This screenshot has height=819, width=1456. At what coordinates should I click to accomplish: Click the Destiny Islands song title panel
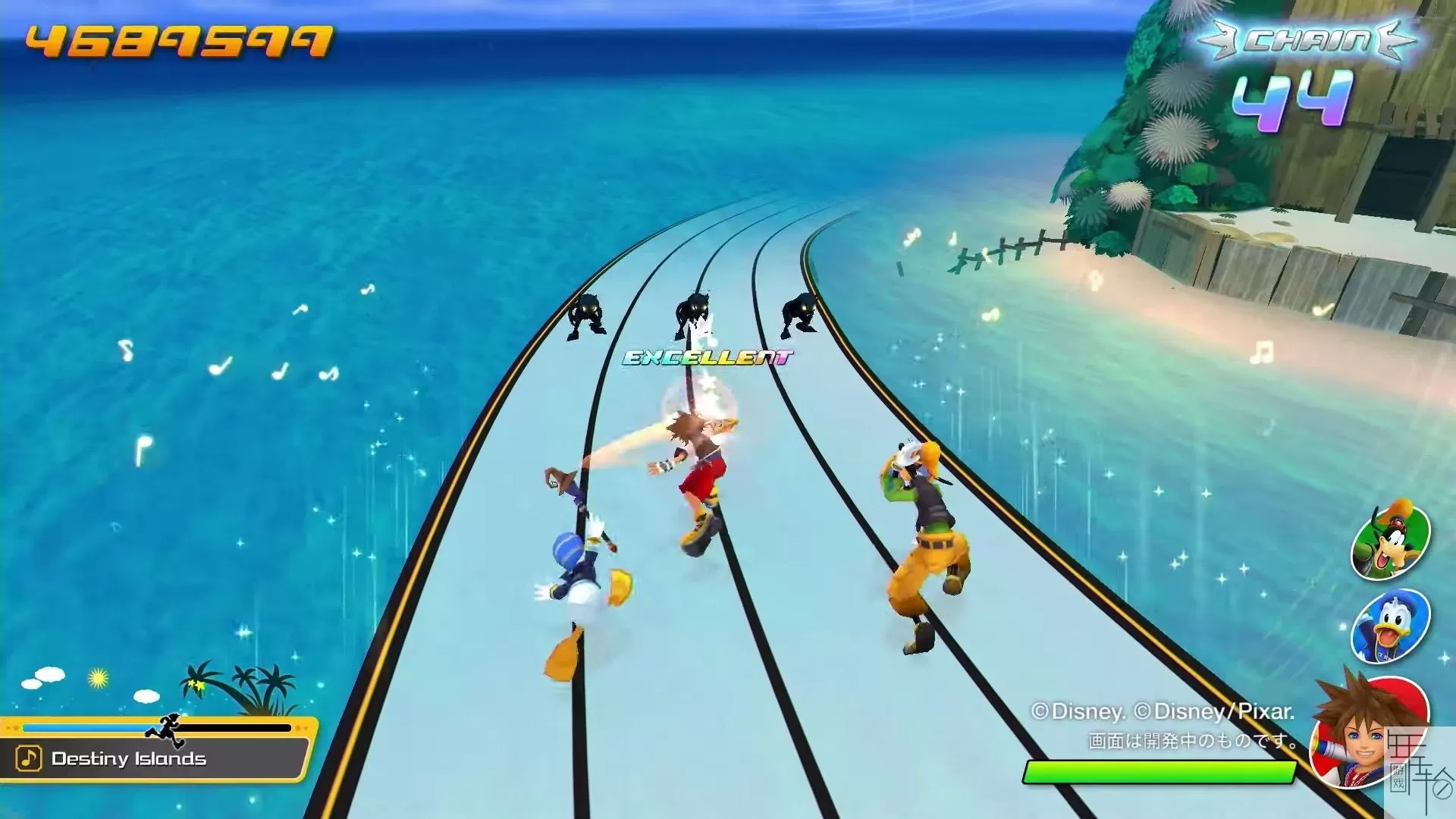[155, 758]
